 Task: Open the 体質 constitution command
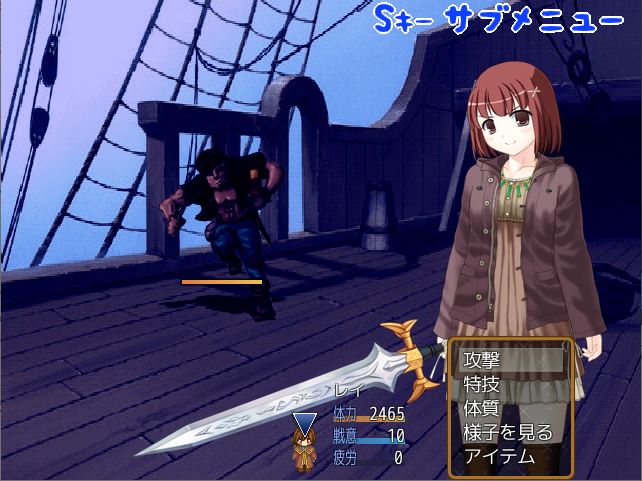point(510,408)
